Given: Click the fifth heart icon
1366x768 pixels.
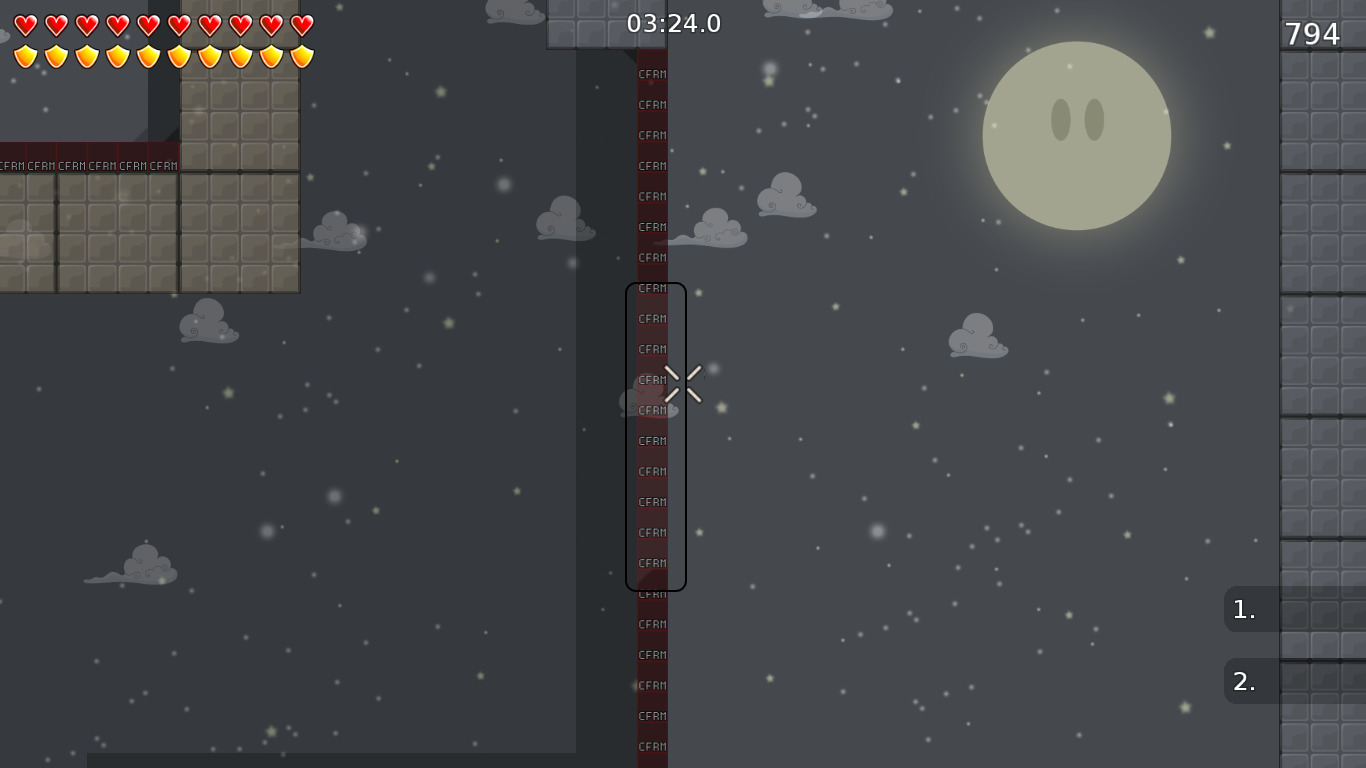Looking at the screenshot, I should pos(148,27).
